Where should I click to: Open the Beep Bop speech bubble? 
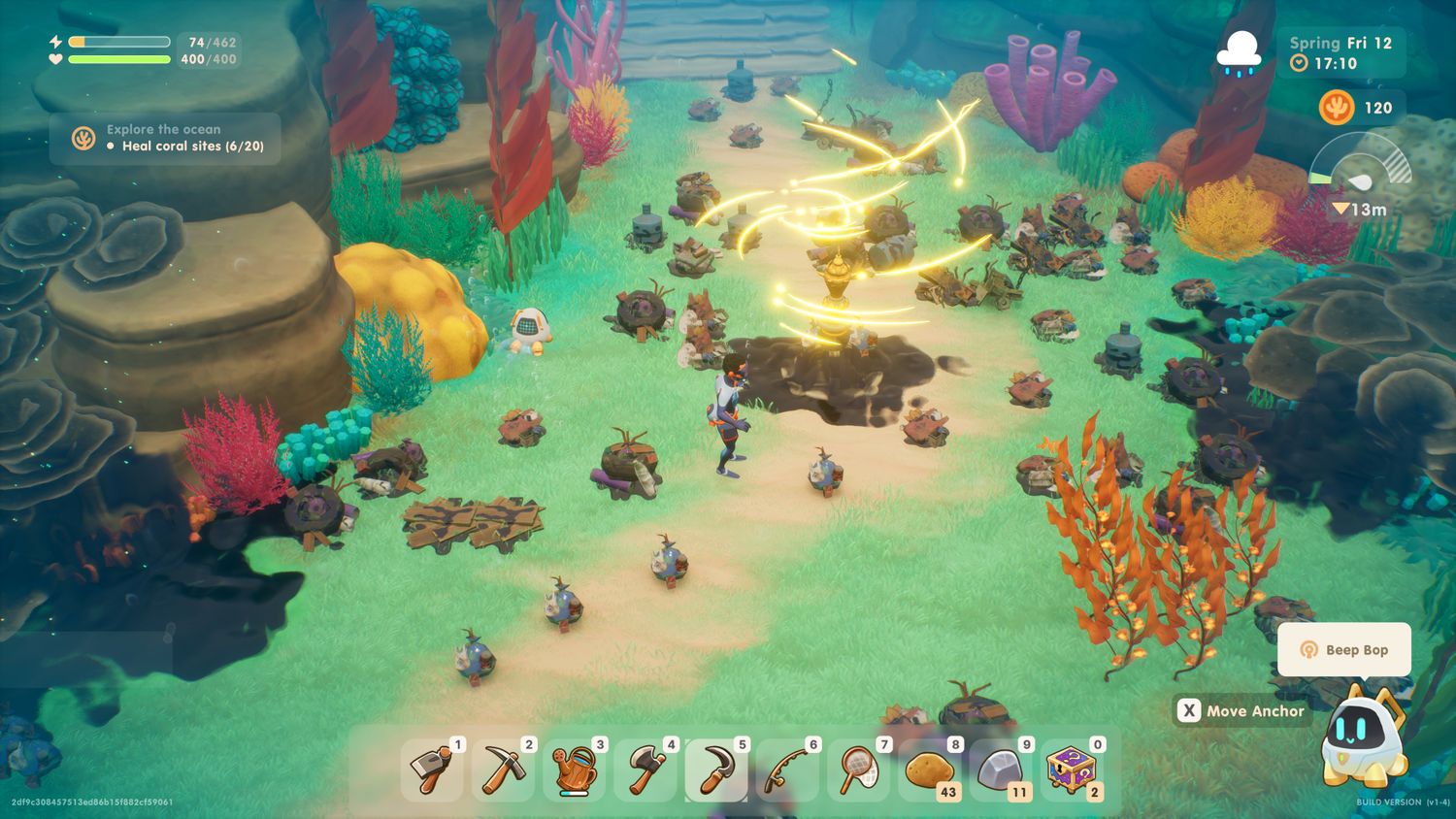pyautogui.click(x=1344, y=649)
